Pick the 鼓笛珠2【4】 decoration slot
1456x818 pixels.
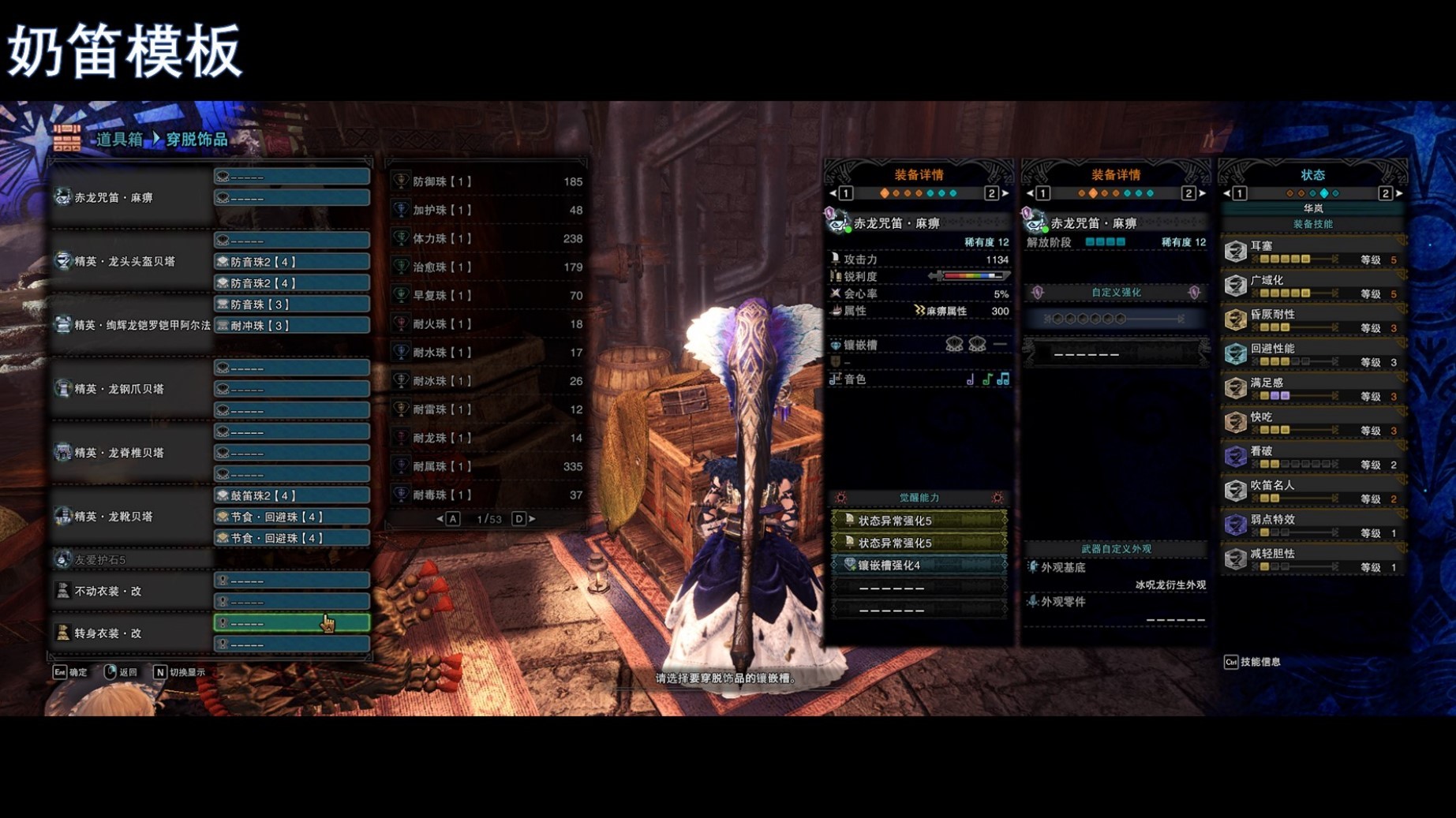(x=291, y=495)
